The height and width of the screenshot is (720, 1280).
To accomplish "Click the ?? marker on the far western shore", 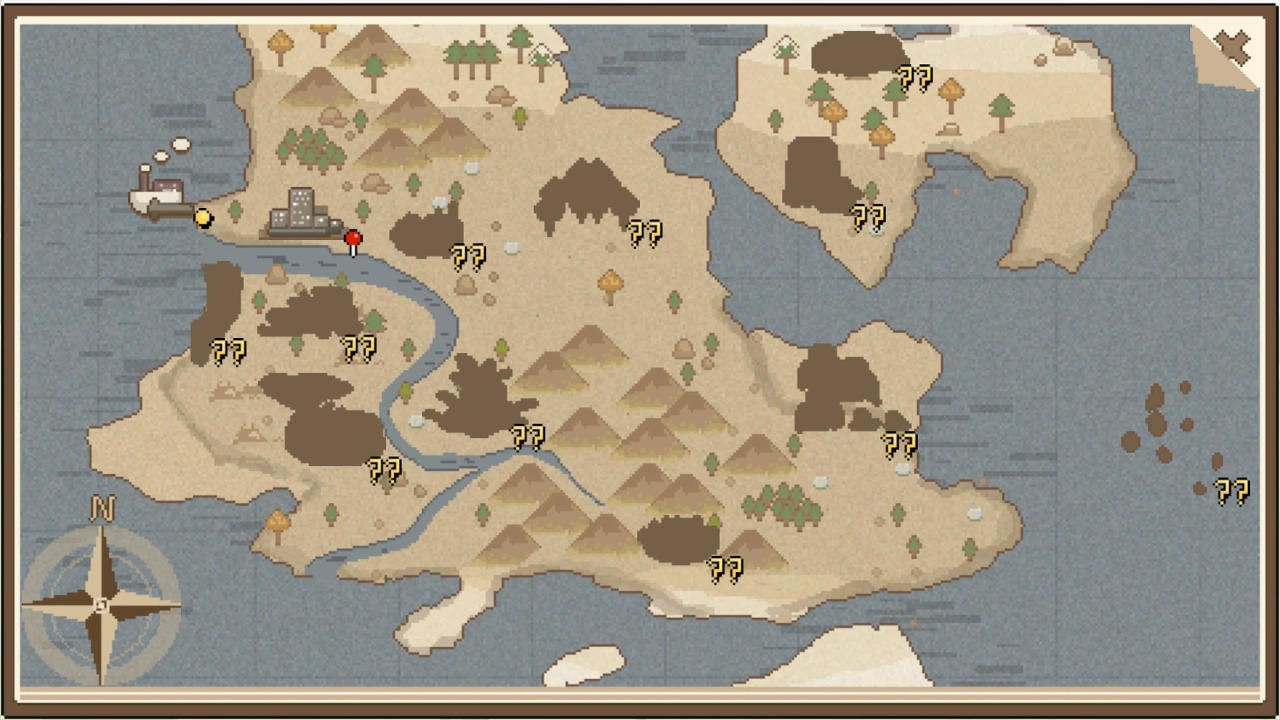I will point(228,351).
